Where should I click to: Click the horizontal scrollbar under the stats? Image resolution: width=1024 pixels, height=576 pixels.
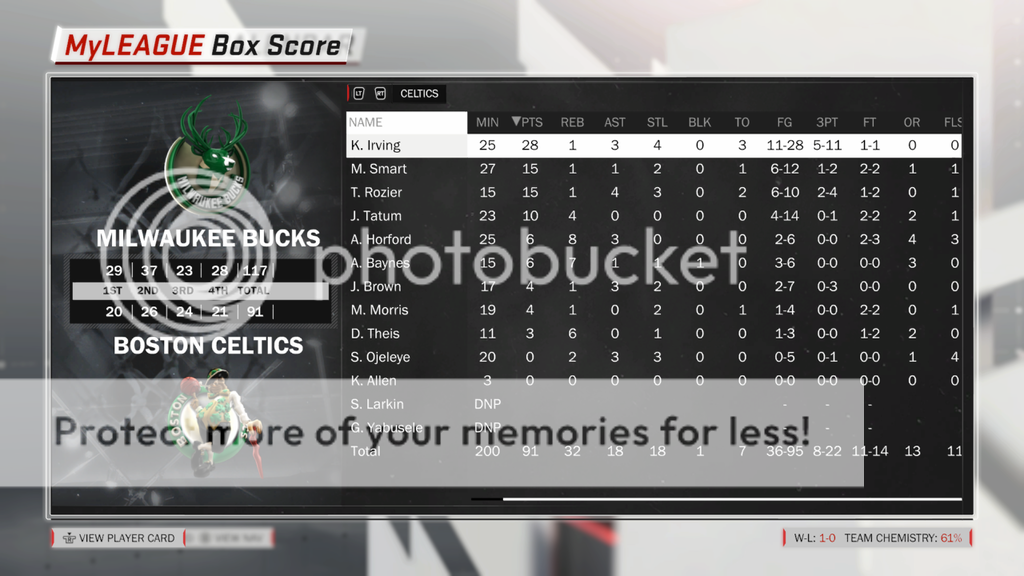pyautogui.click(x=731, y=498)
